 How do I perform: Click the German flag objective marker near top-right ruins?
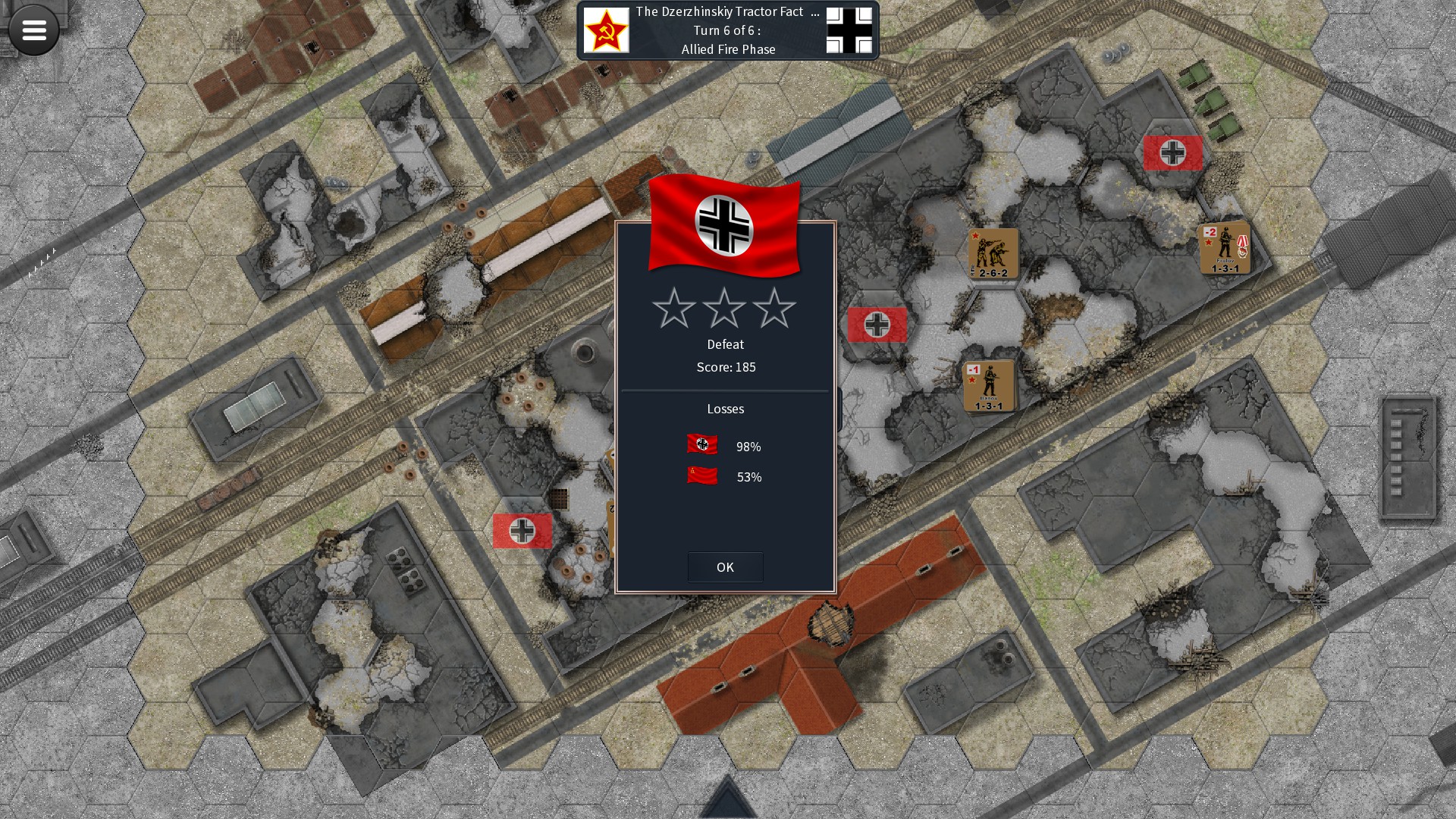click(x=1173, y=152)
